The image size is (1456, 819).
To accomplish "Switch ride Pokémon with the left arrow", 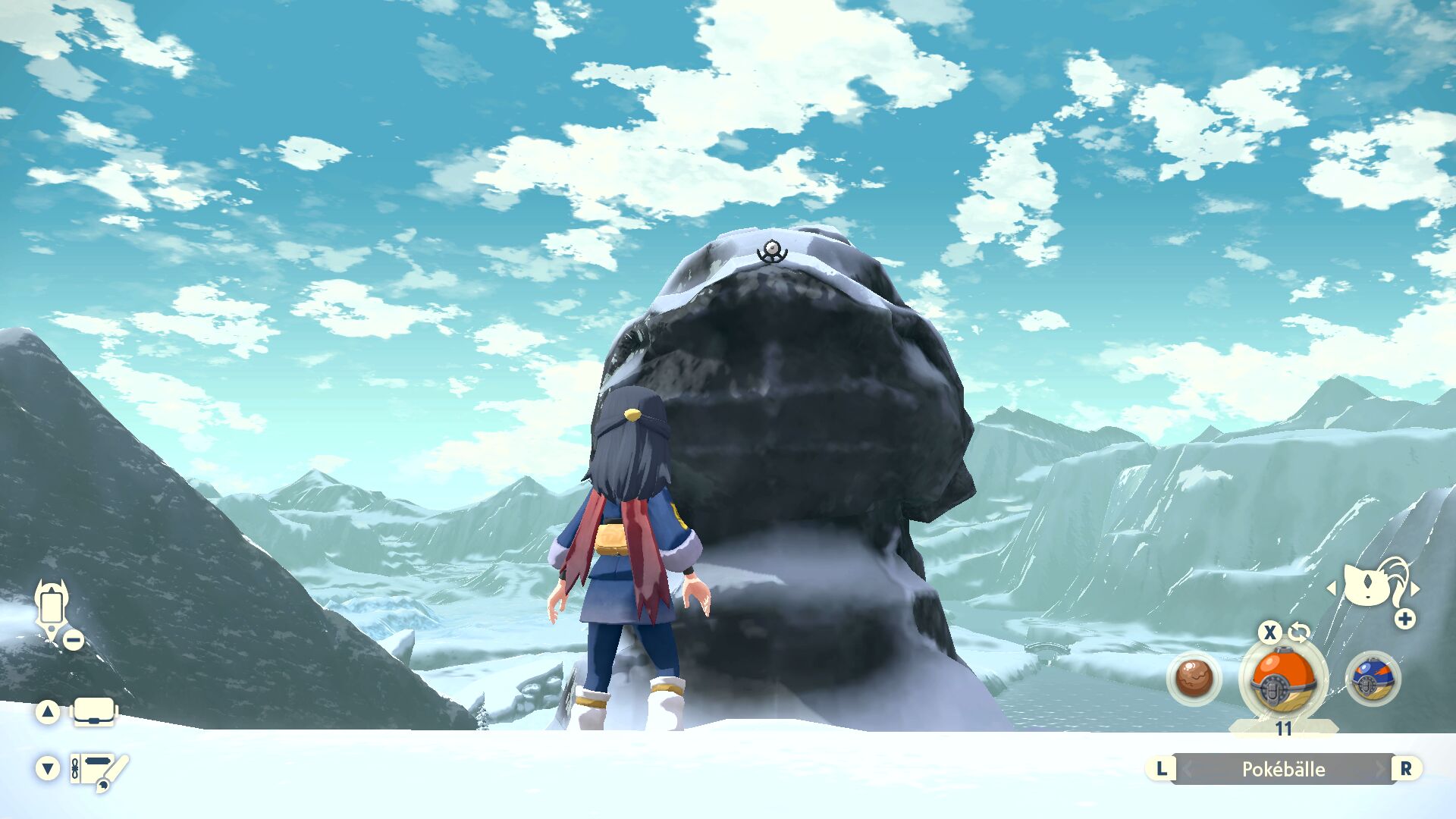I will [x=1331, y=588].
